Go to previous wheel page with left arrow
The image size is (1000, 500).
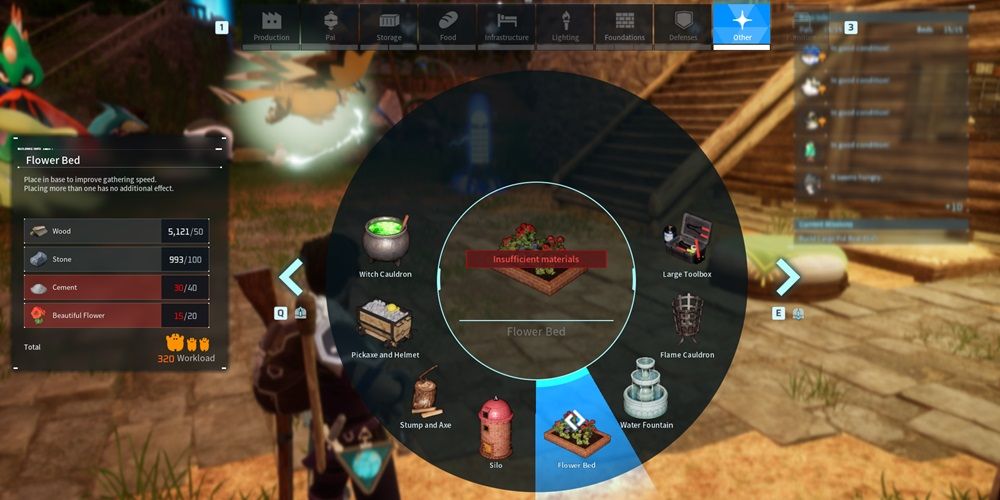[x=291, y=277]
